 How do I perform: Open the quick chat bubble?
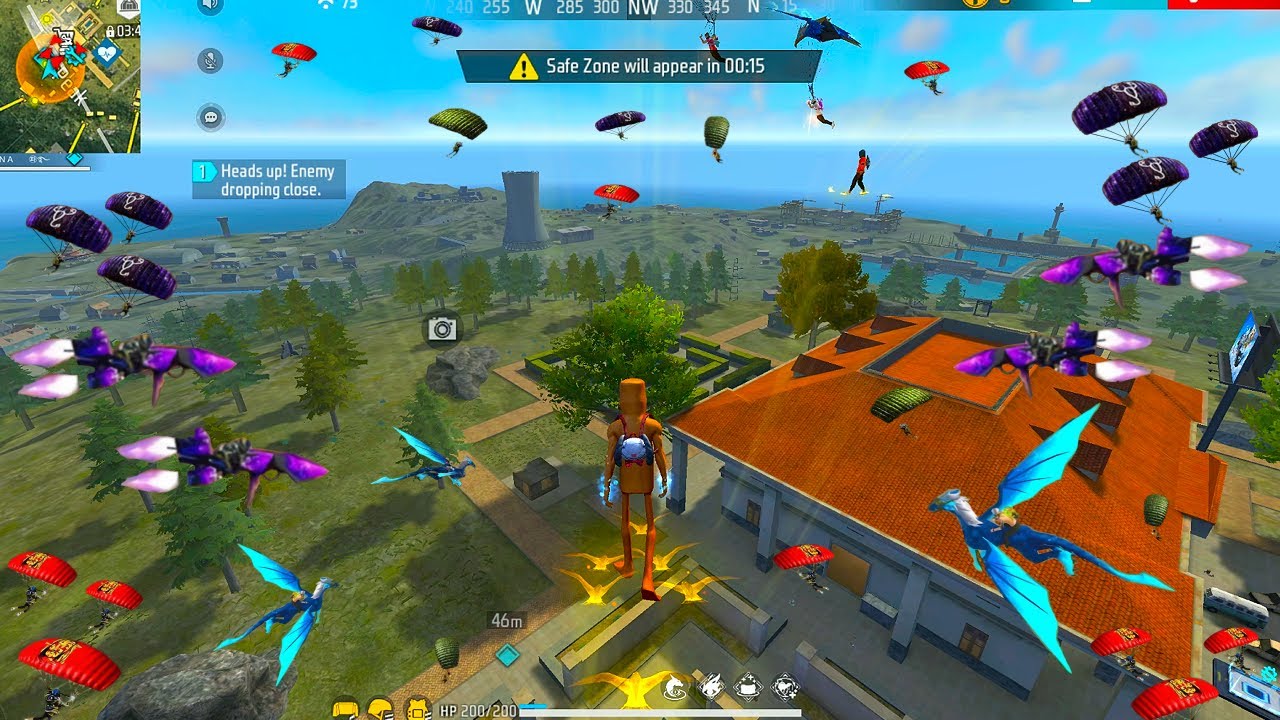(210, 117)
